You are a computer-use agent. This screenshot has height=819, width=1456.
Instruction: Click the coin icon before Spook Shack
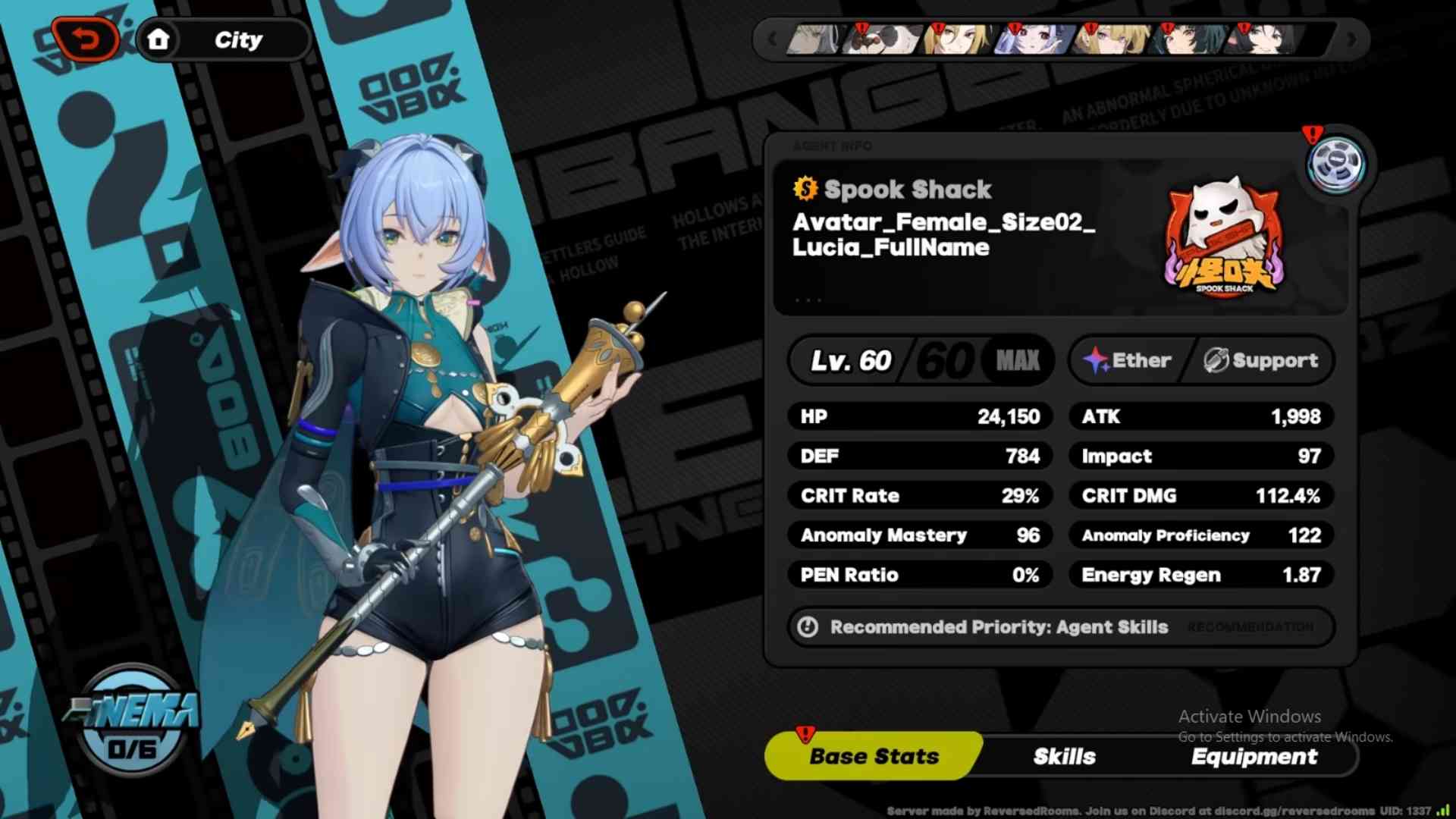coord(805,190)
